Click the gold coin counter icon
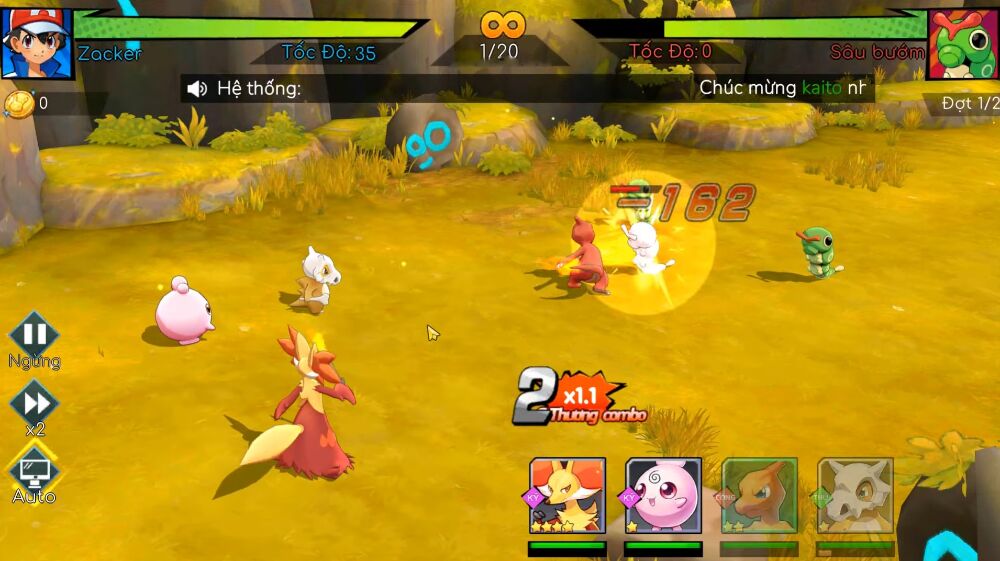This screenshot has width=1000, height=561. [x=19, y=103]
